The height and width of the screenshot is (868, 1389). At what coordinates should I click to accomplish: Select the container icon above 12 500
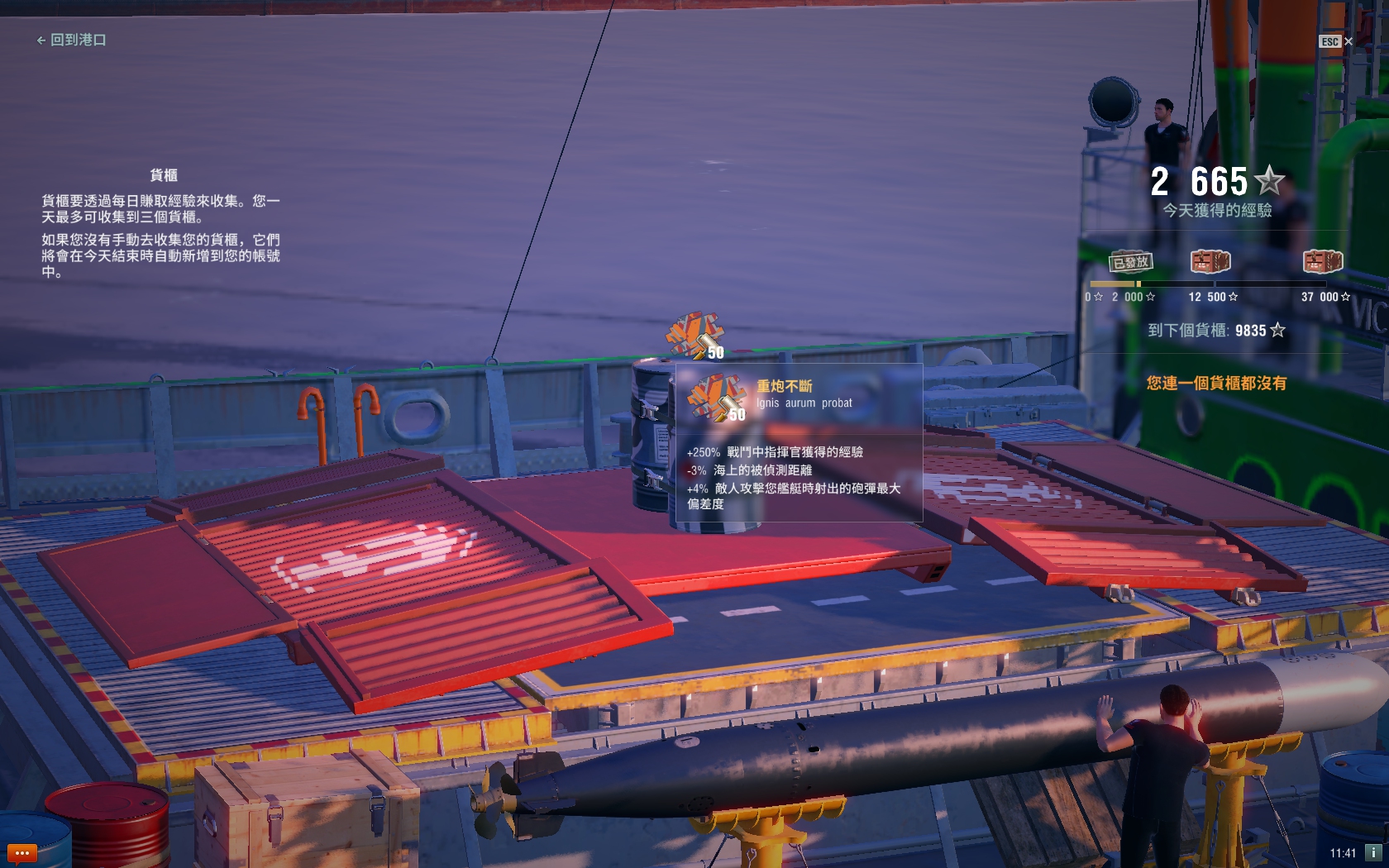(1210, 262)
